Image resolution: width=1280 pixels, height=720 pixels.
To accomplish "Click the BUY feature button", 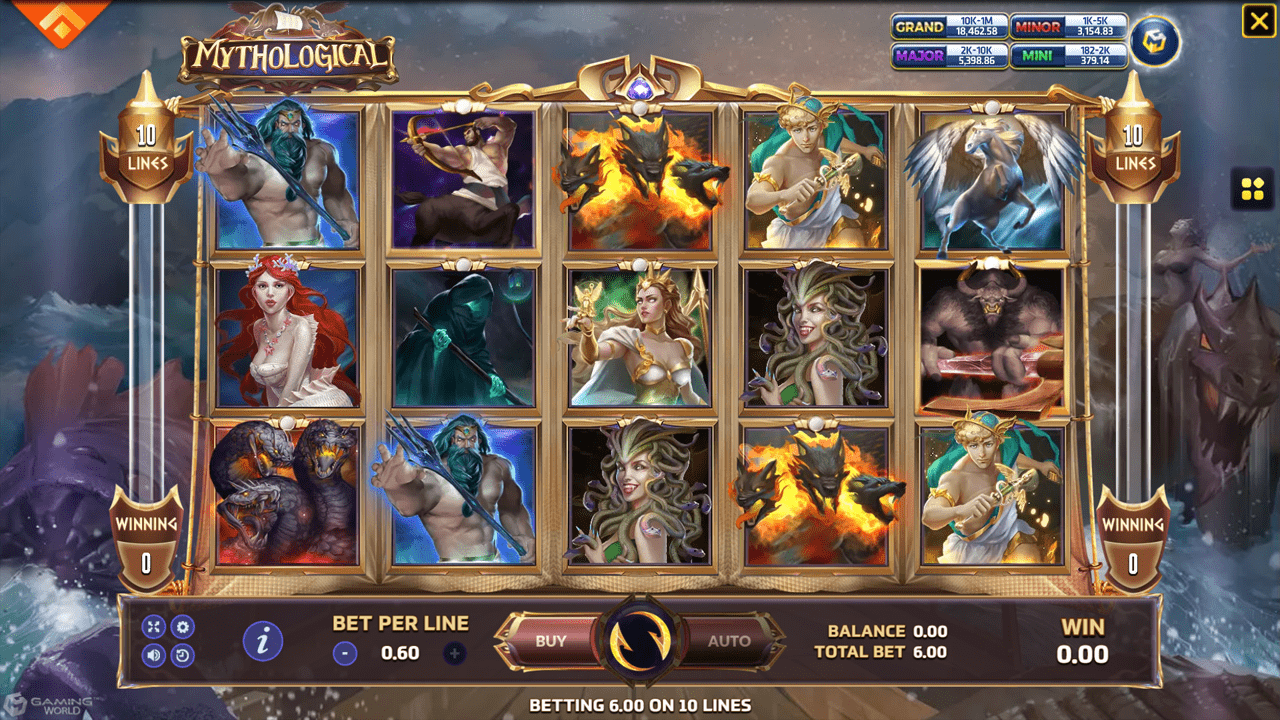I will click(x=550, y=641).
